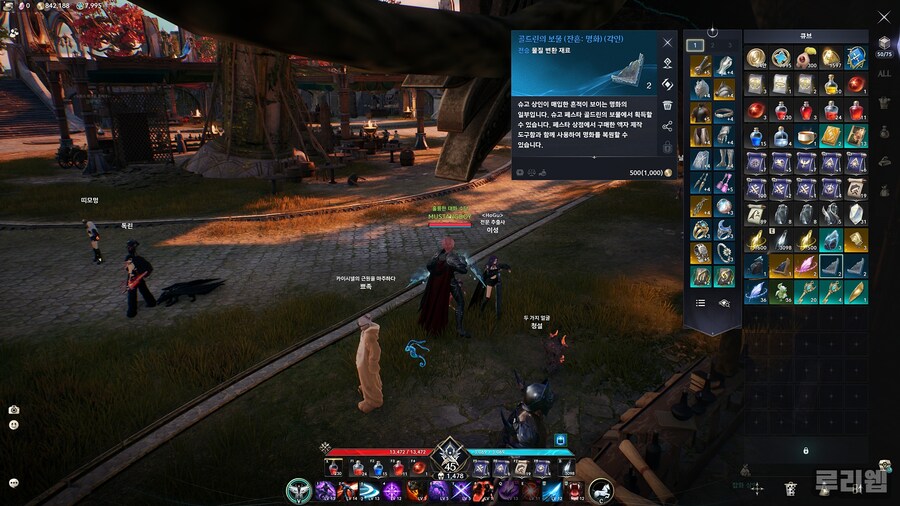Screen dimensions: 900x506
Task: Open the chat bubble icon
Action: pyautogui.click(x=14, y=482)
